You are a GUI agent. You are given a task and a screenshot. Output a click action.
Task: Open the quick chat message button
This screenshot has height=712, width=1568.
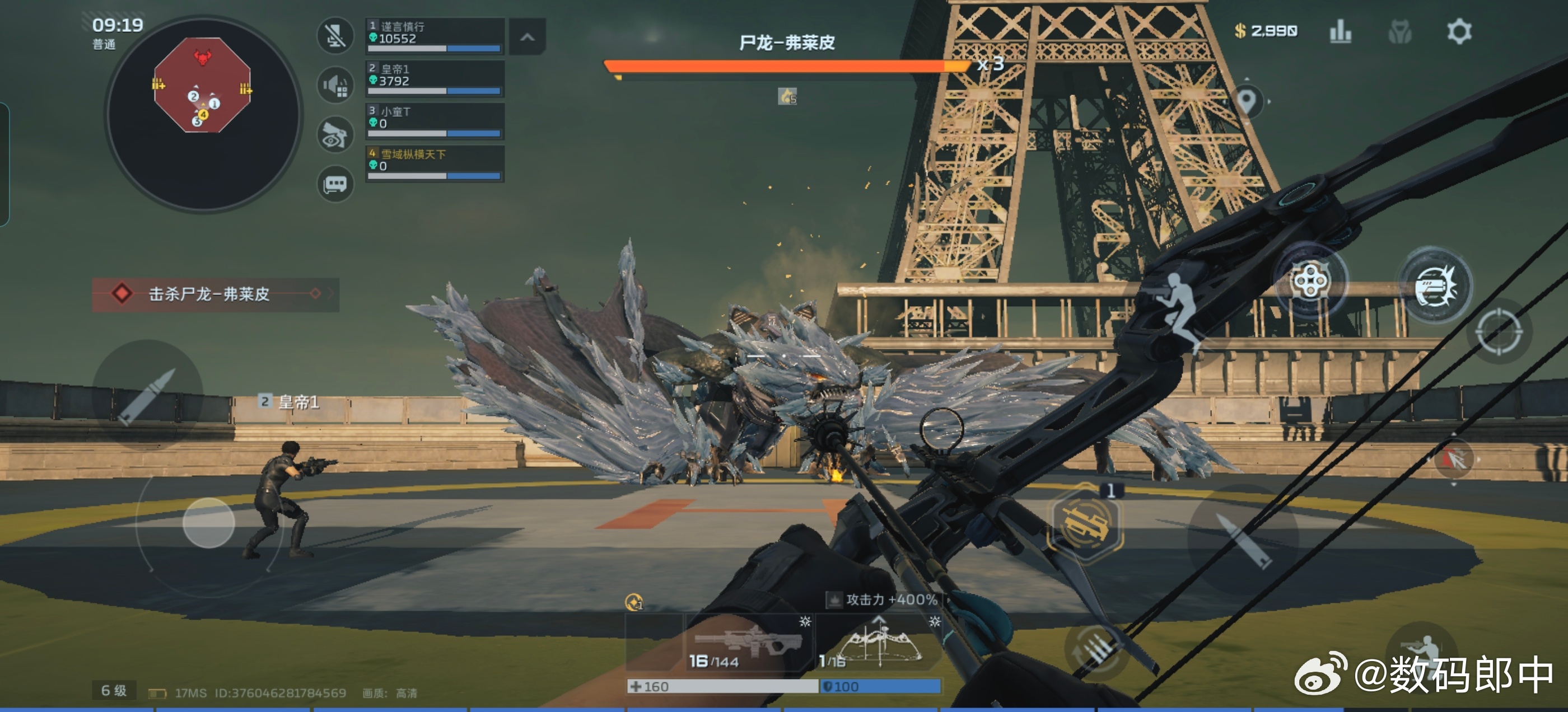click(x=335, y=184)
